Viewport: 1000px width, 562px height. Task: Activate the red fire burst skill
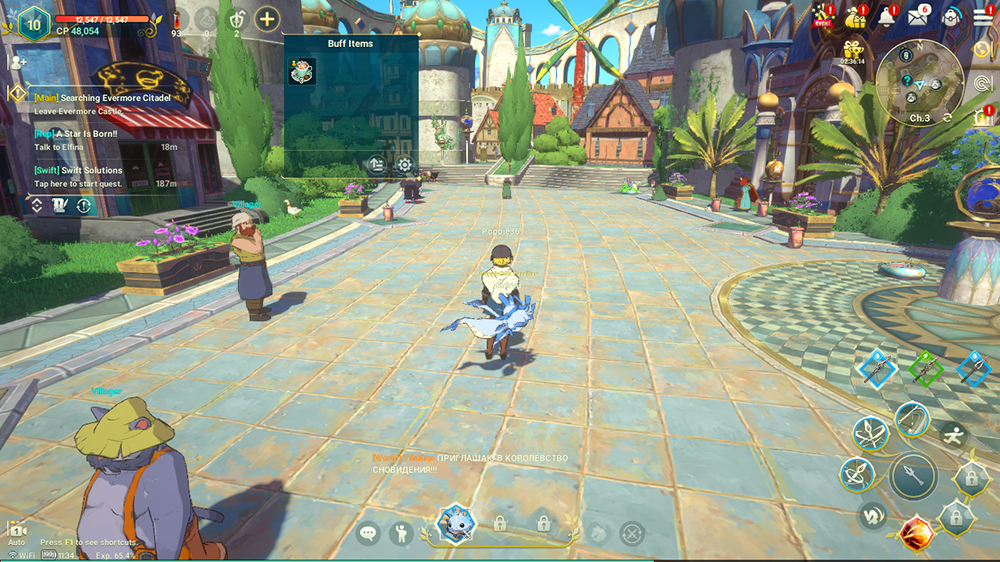(x=916, y=534)
